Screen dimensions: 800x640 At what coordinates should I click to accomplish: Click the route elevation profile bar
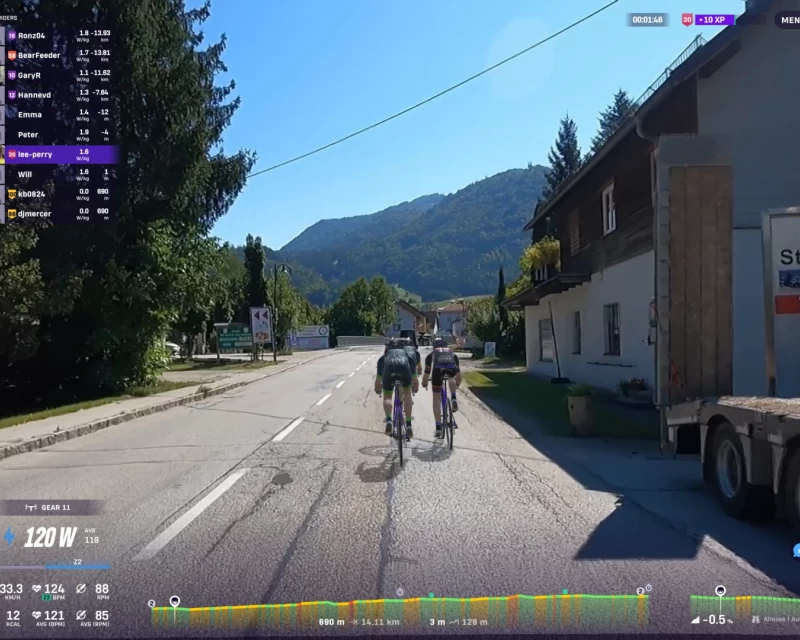(400, 610)
